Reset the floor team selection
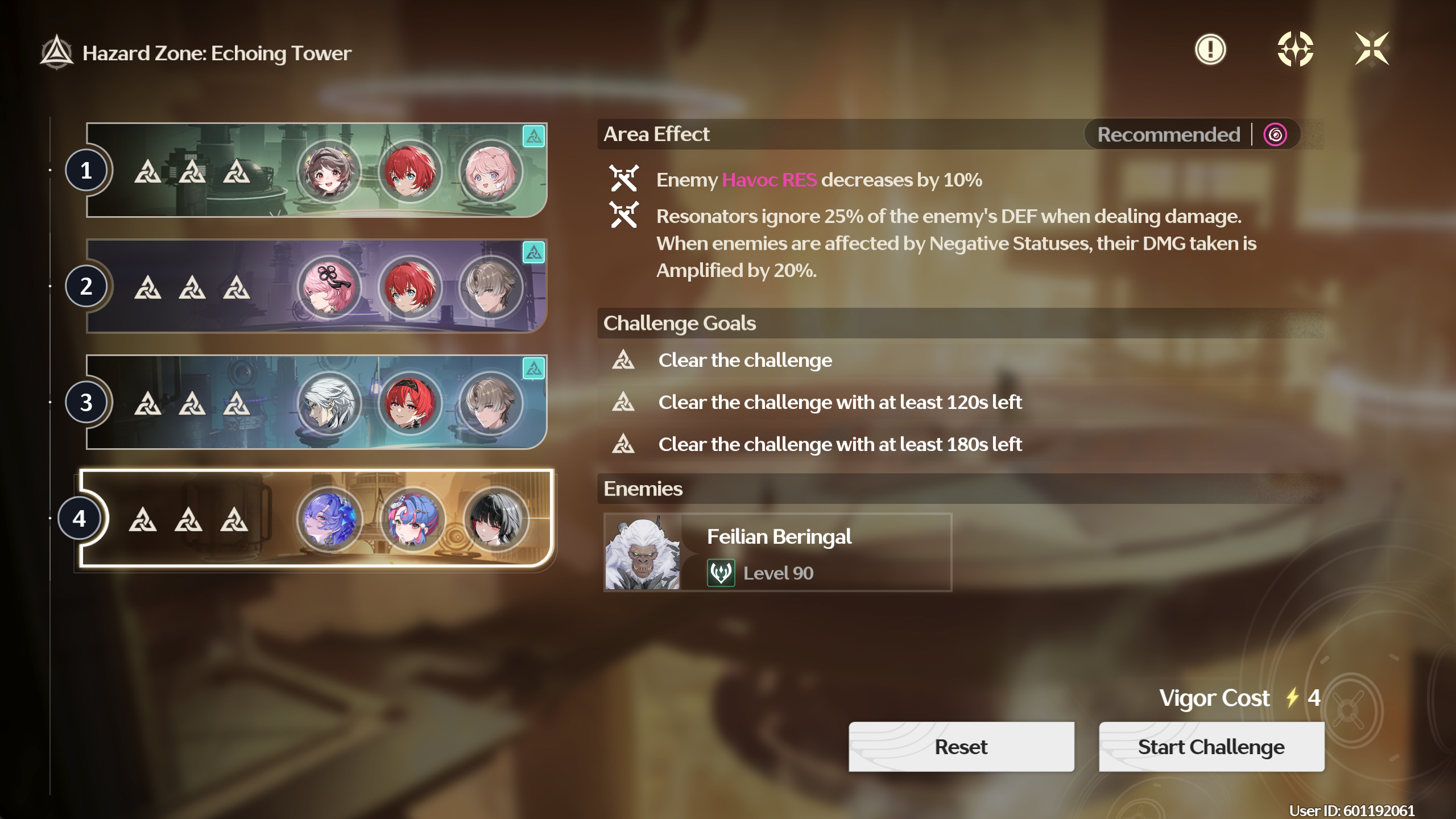The width and height of the screenshot is (1456, 819). point(961,747)
